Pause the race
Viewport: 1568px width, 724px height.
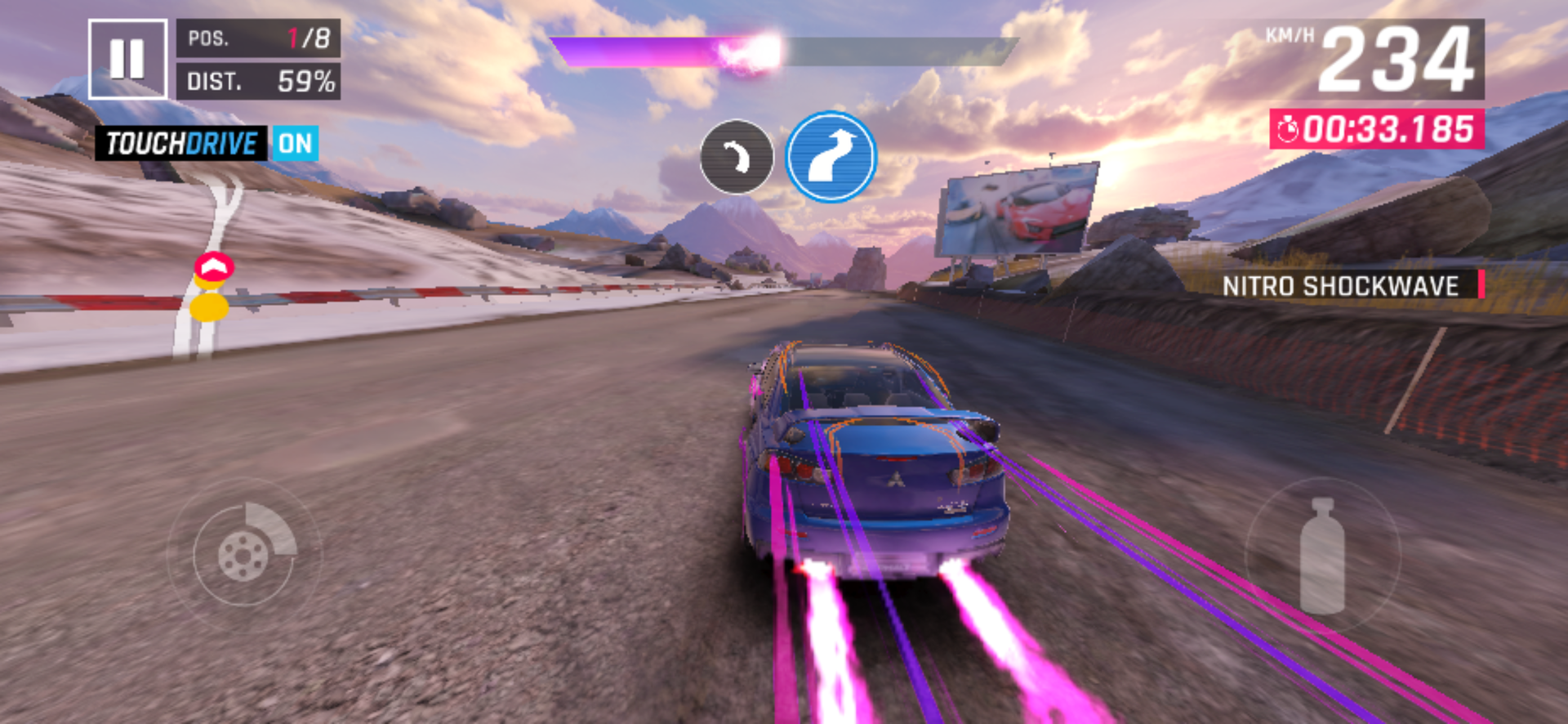(x=127, y=59)
